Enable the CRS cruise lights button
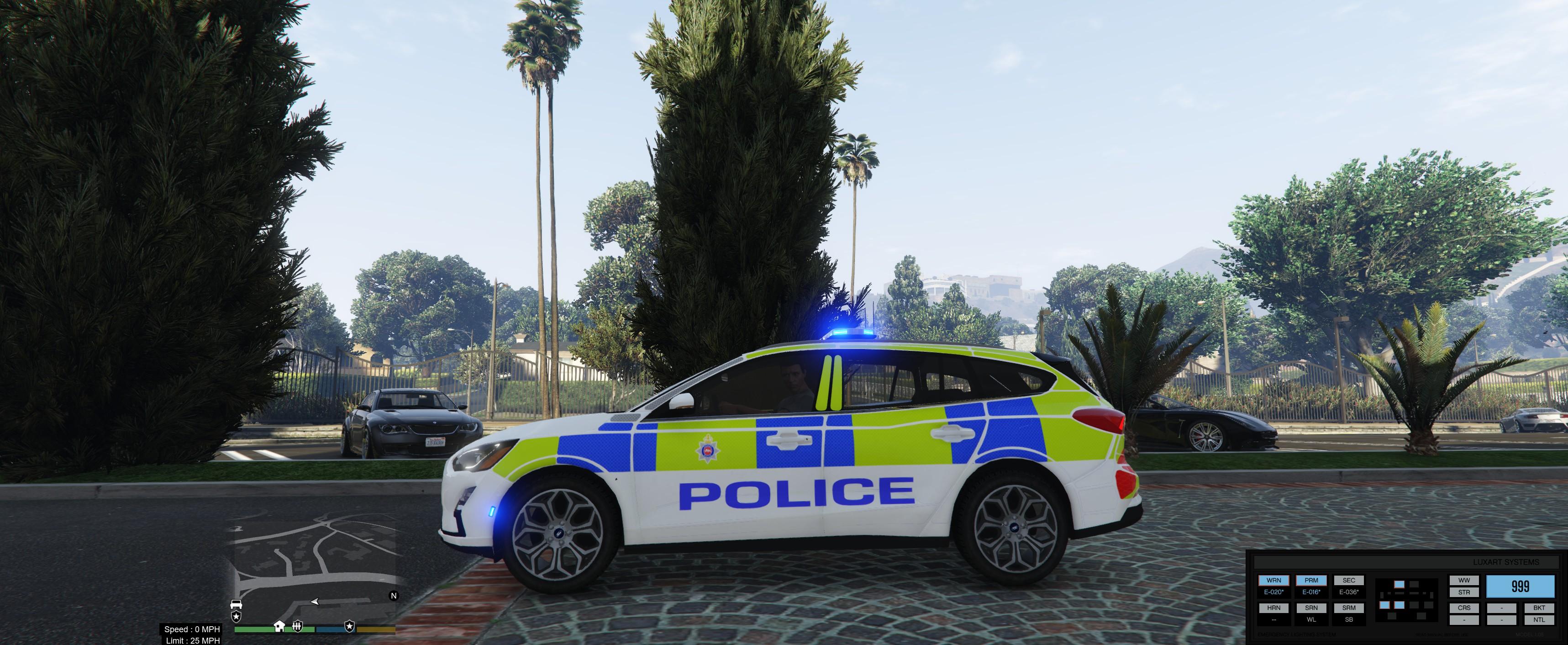 (x=1464, y=608)
